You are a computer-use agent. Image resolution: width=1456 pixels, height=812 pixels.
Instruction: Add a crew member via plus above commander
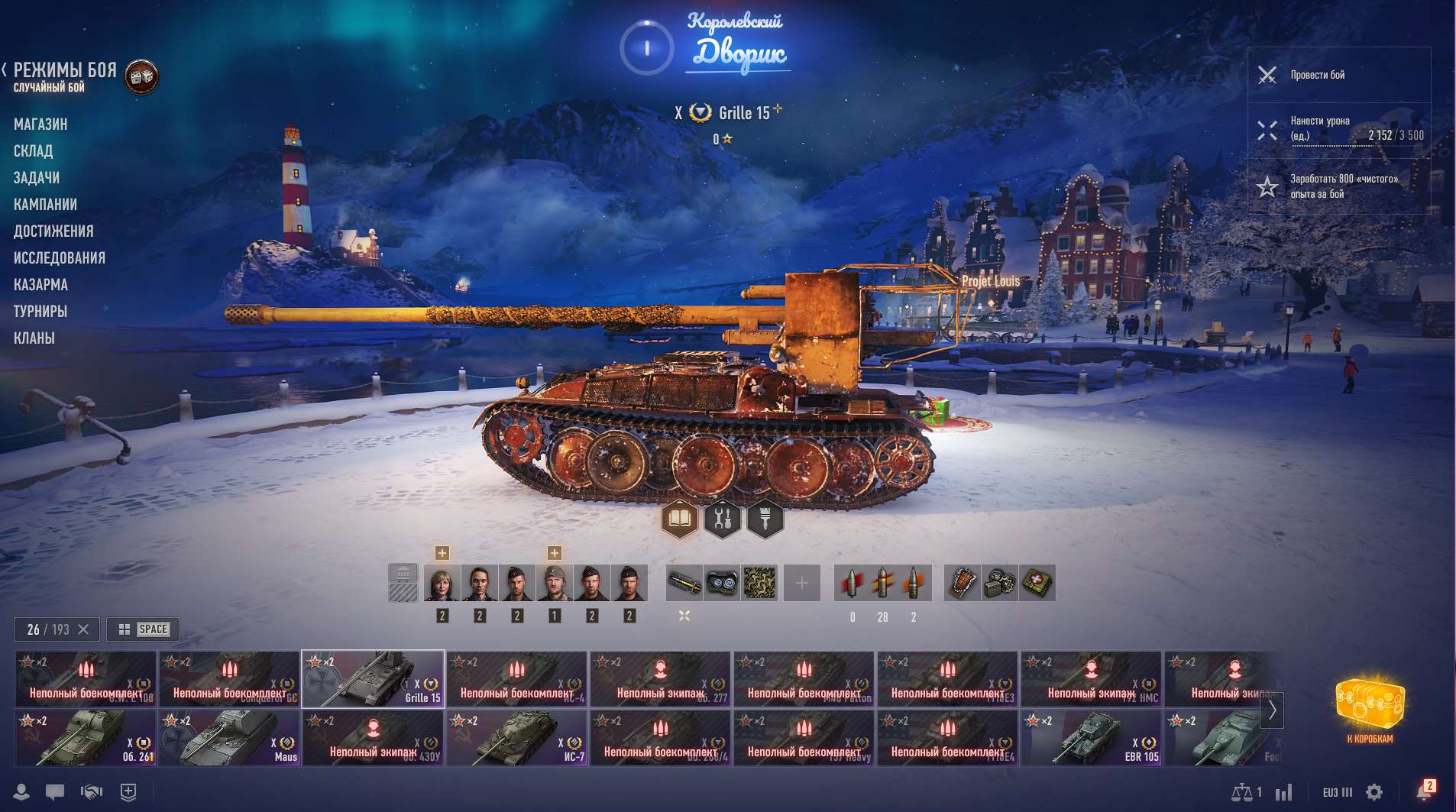(441, 551)
